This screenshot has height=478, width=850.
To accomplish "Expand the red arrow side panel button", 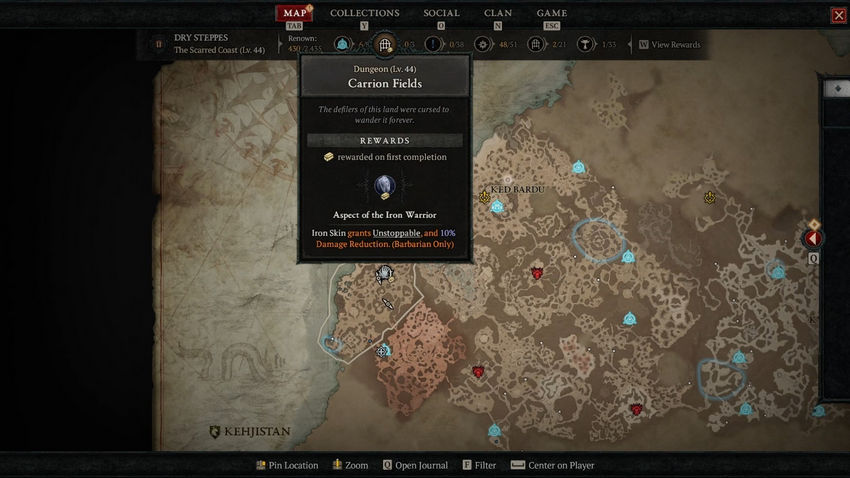I will point(813,239).
